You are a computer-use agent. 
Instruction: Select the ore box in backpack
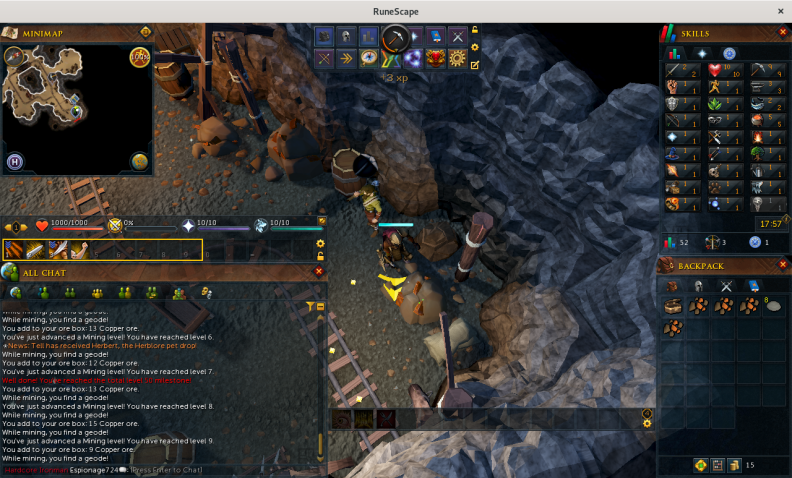(x=675, y=306)
